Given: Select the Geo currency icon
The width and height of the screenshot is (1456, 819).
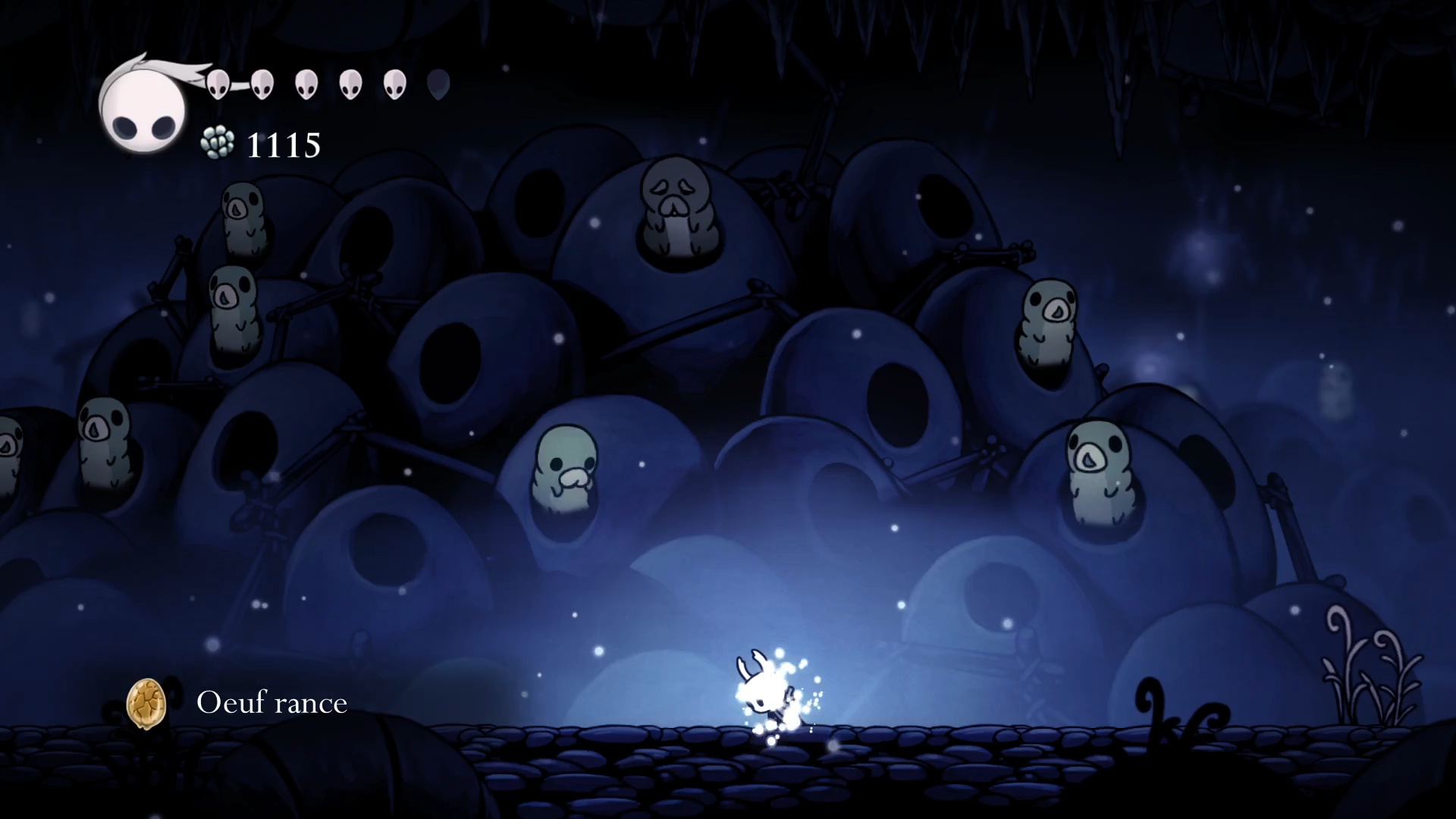Looking at the screenshot, I should [x=218, y=143].
